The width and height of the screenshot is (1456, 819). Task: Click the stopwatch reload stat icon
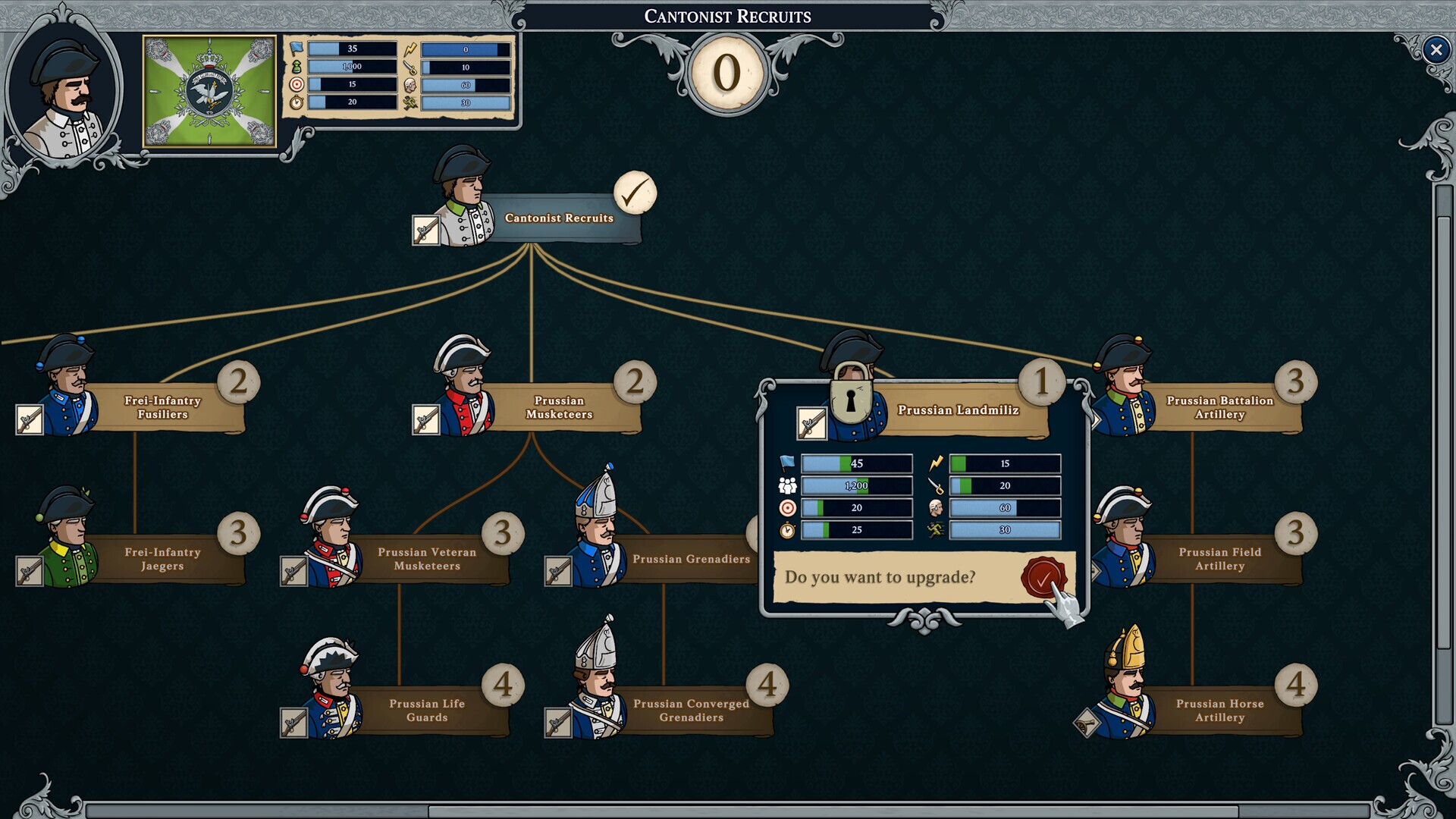[789, 531]
